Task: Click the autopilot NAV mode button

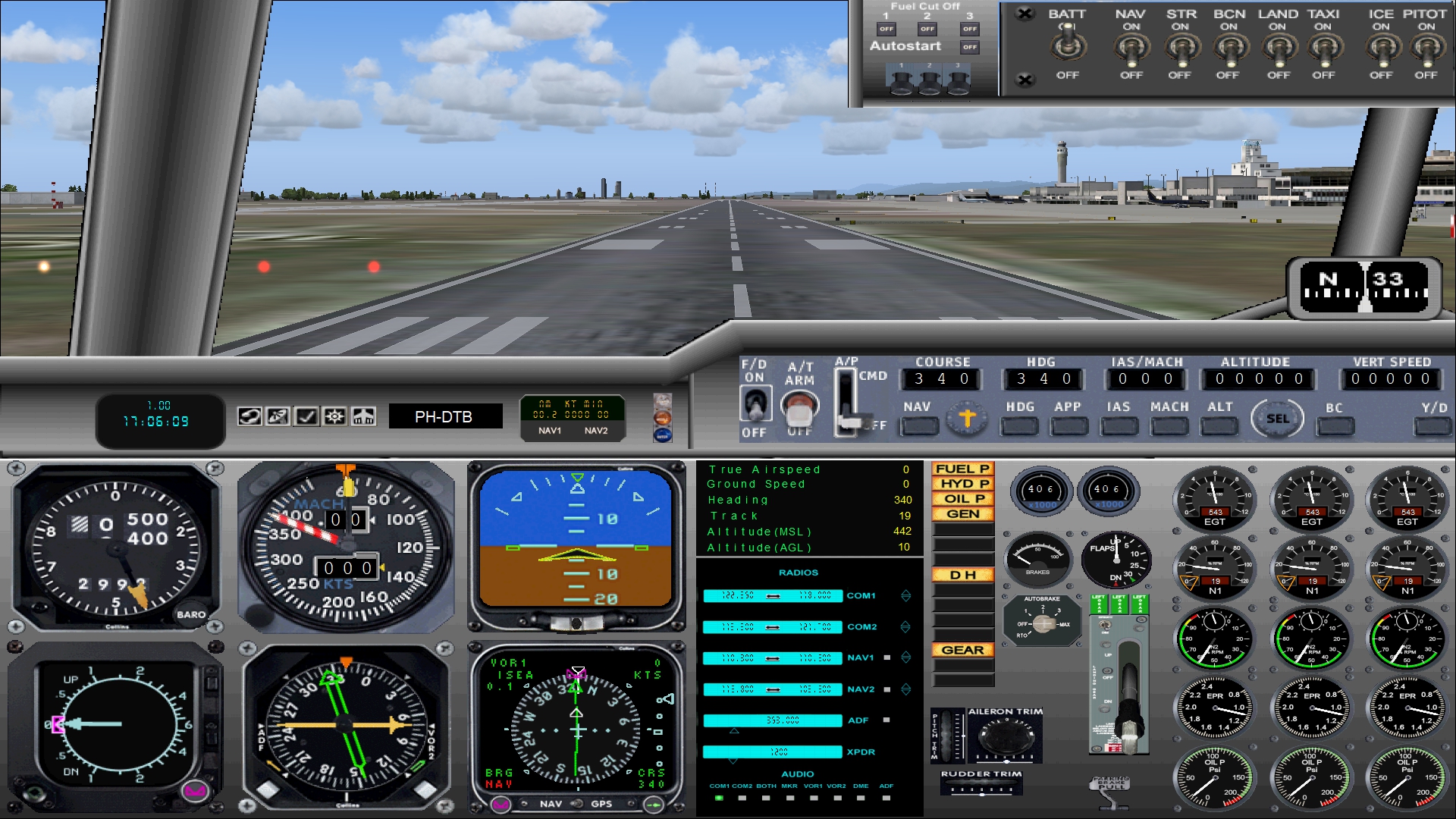Action: coord(918,426)
